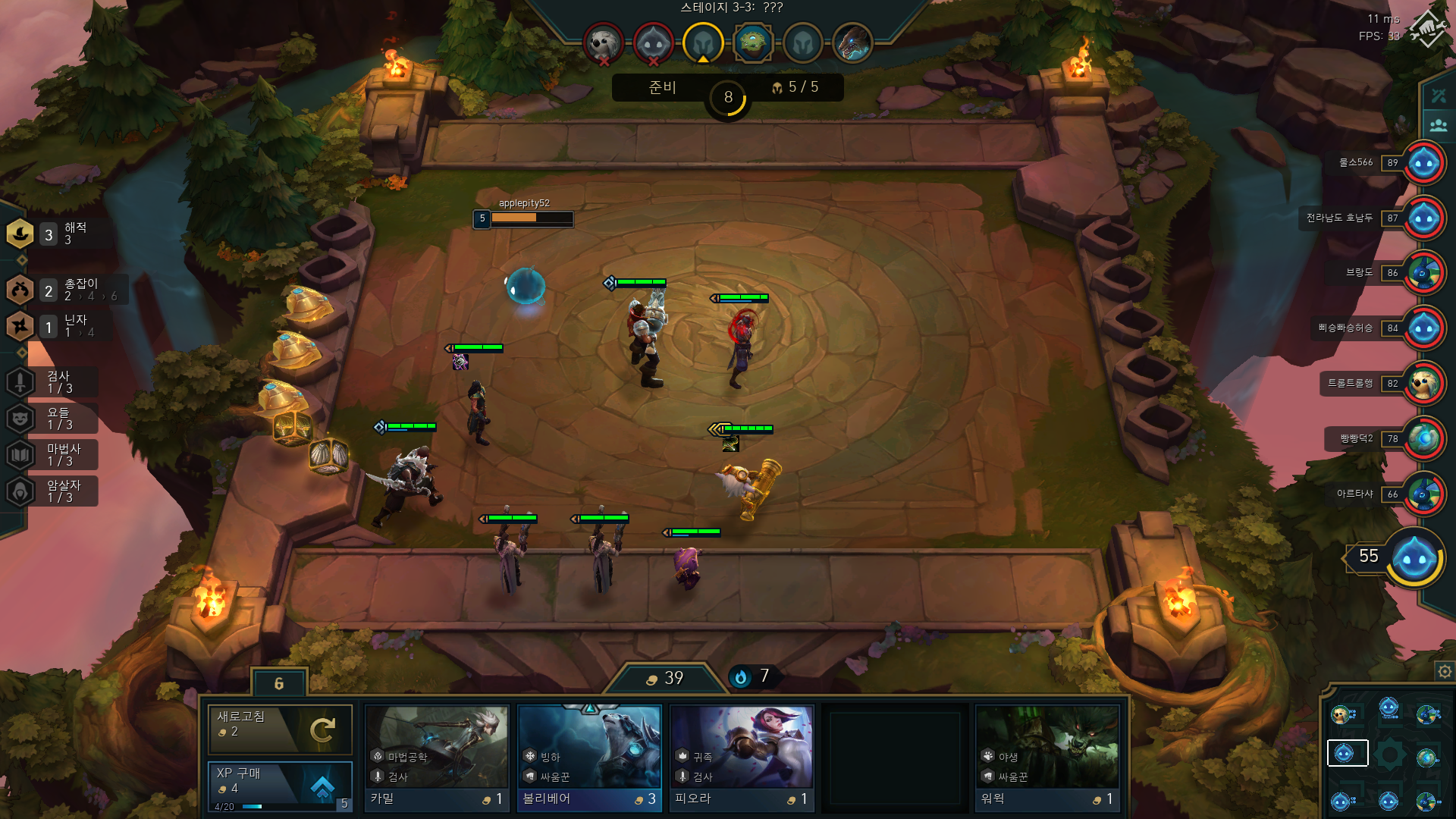Open the 마법사 trait entry

pos(53,454)
